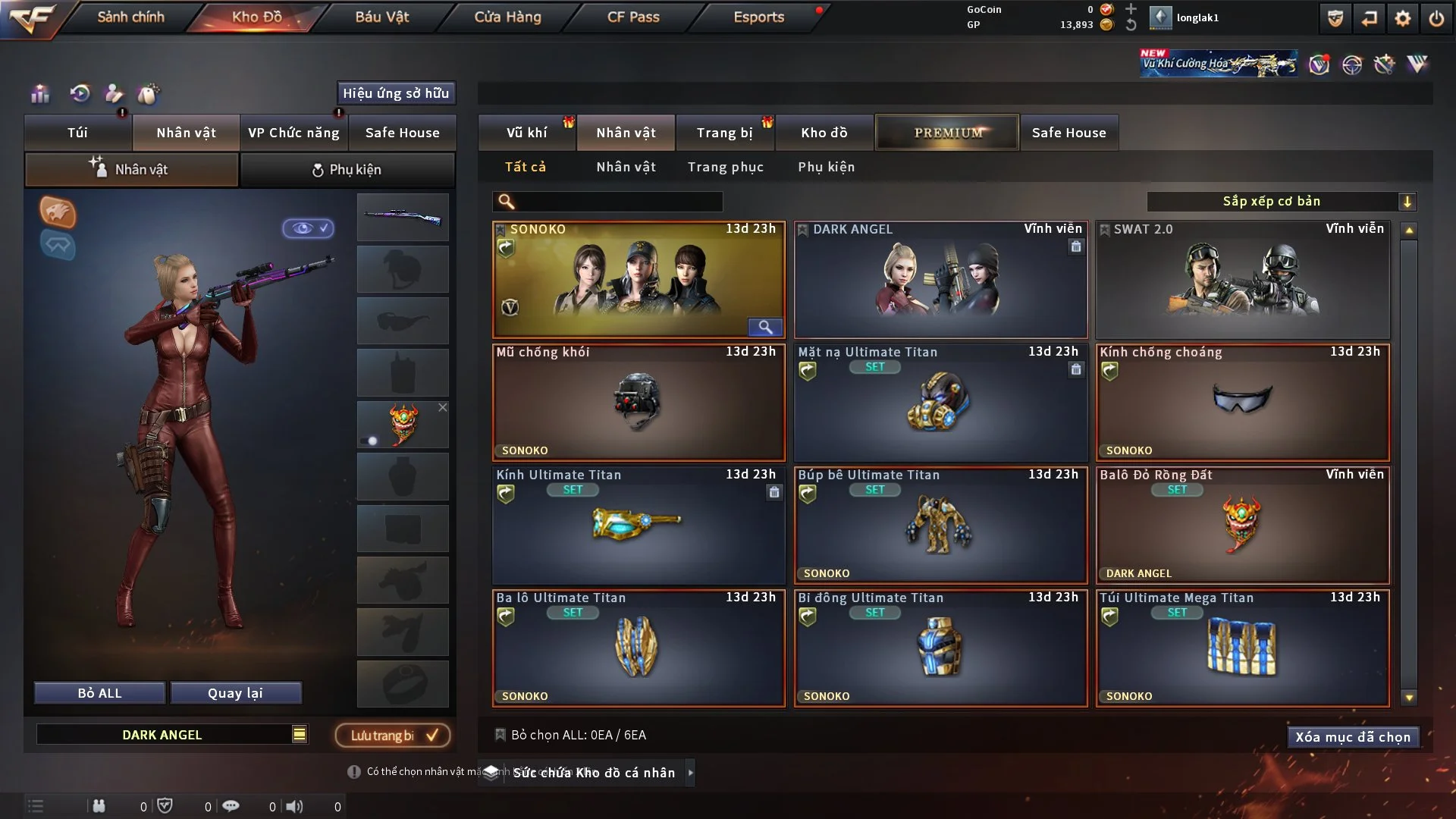Open the settings gear icon
The height and width of the screenshot is (819, 1456).
tap(1402, 18)
